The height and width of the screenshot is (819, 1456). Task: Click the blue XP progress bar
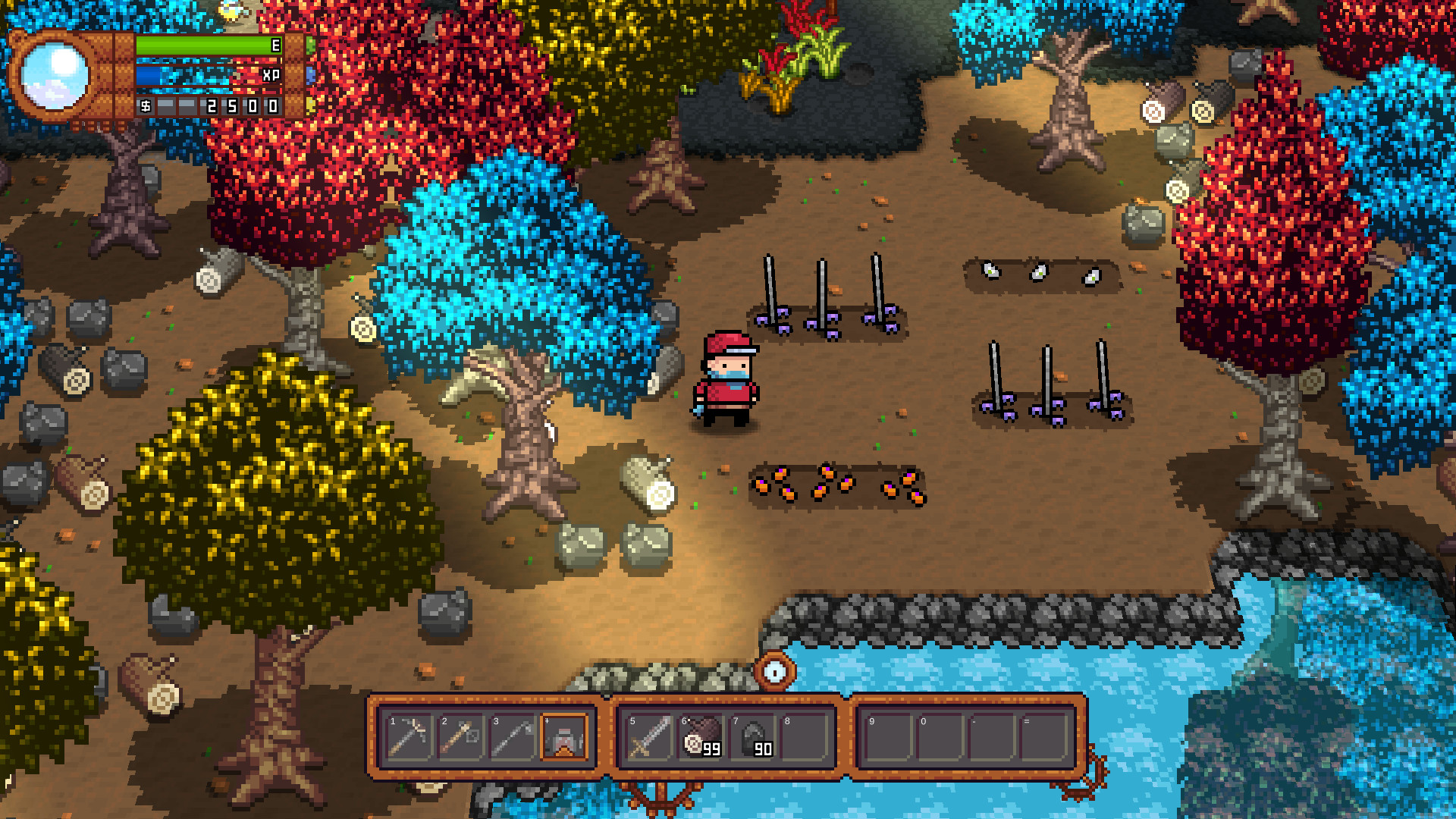(x=197, y=74)
